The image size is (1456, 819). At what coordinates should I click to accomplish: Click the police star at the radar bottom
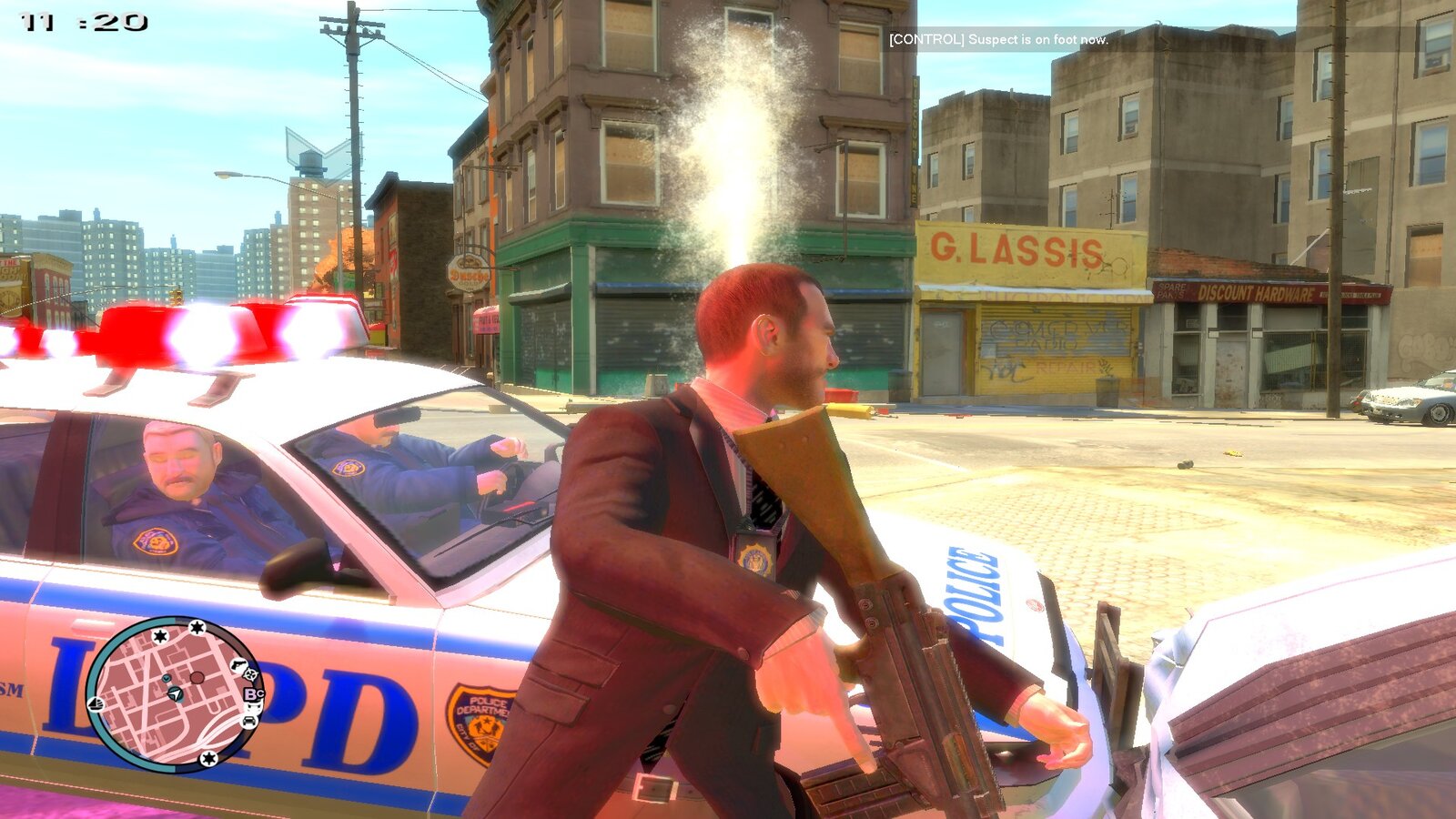[x=207, y=758]
